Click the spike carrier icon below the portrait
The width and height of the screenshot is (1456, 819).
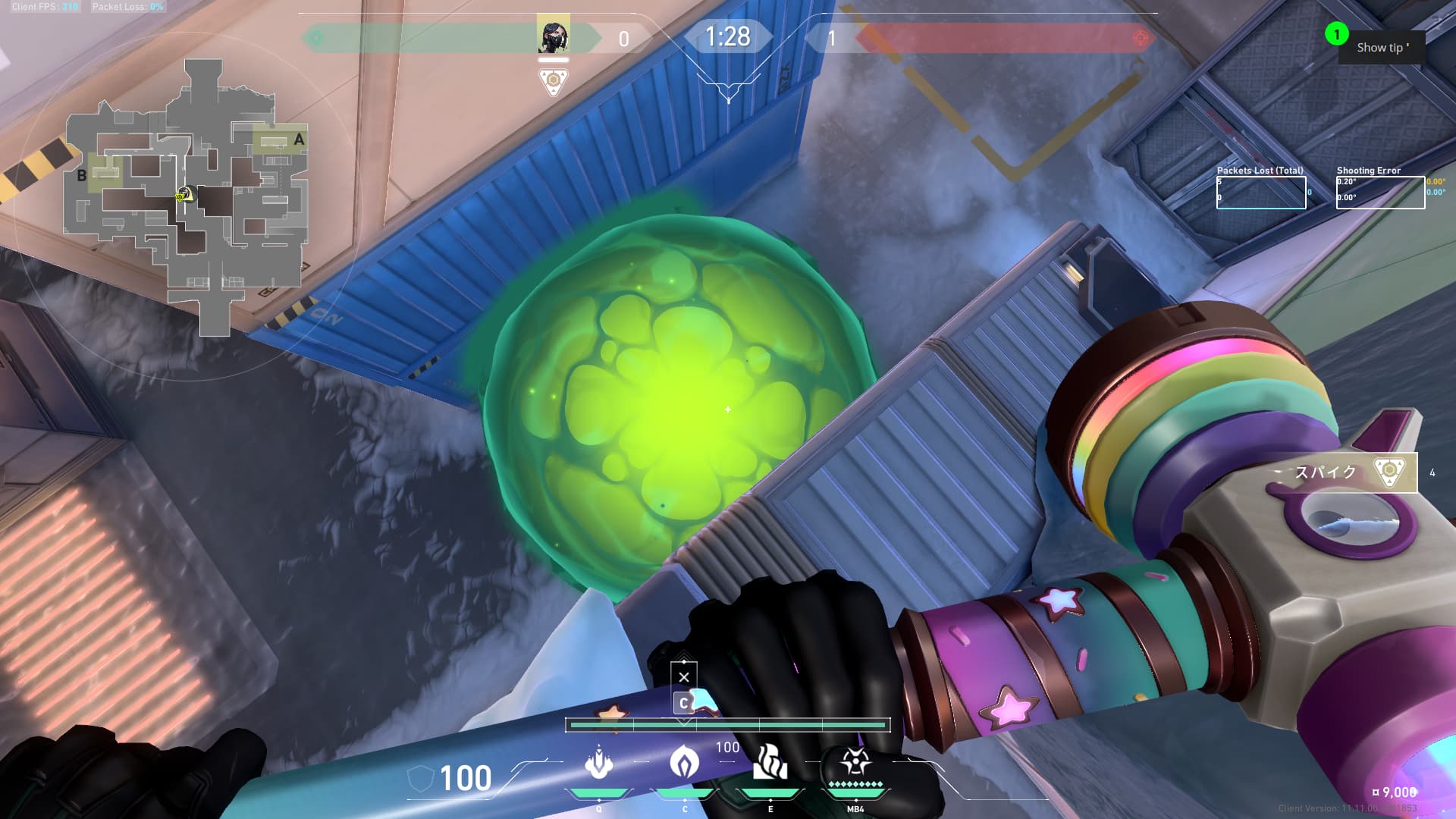[x=553, y=80]
